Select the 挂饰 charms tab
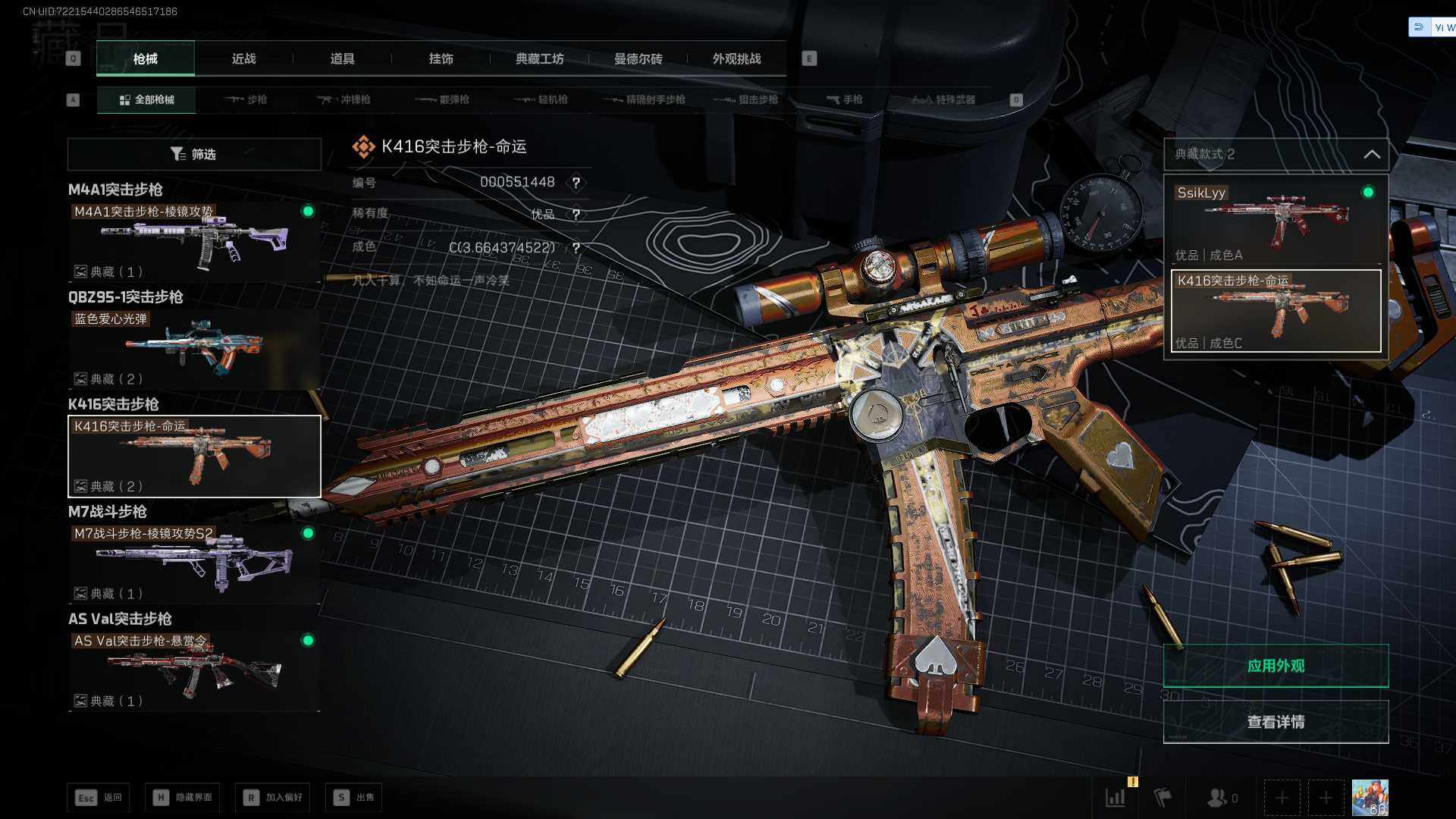 point(441,58)
